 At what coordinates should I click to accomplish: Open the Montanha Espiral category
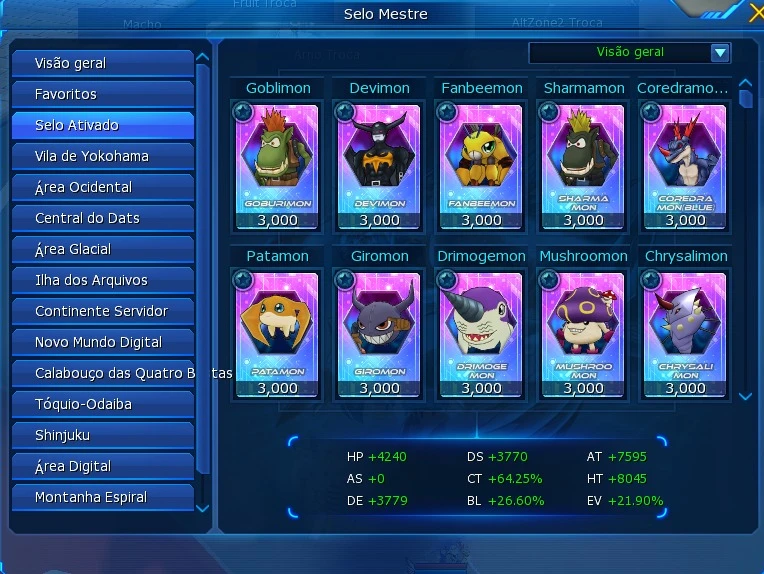(102, 497)
